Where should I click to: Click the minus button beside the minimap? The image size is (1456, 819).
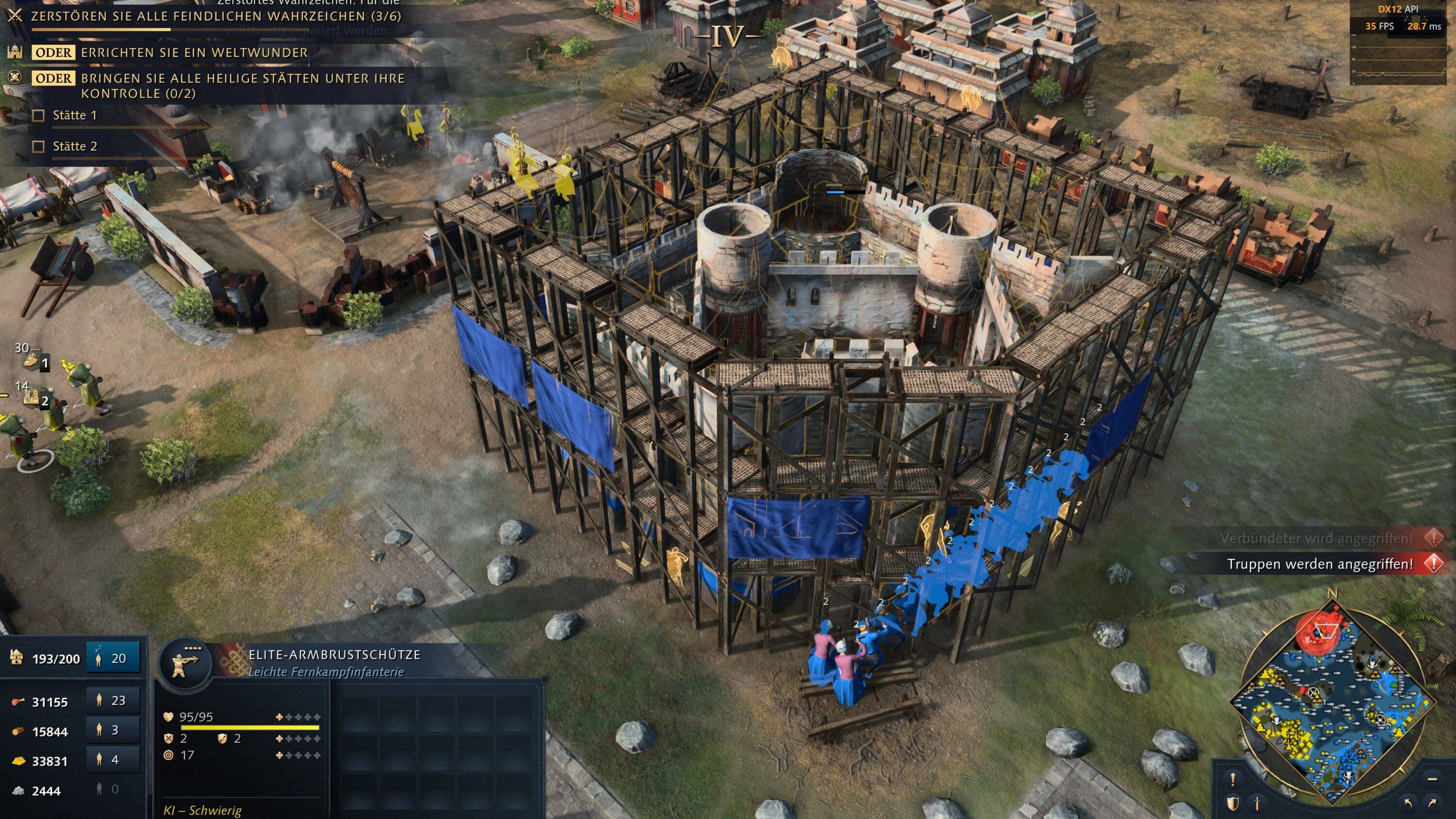tap(1432, 779)
